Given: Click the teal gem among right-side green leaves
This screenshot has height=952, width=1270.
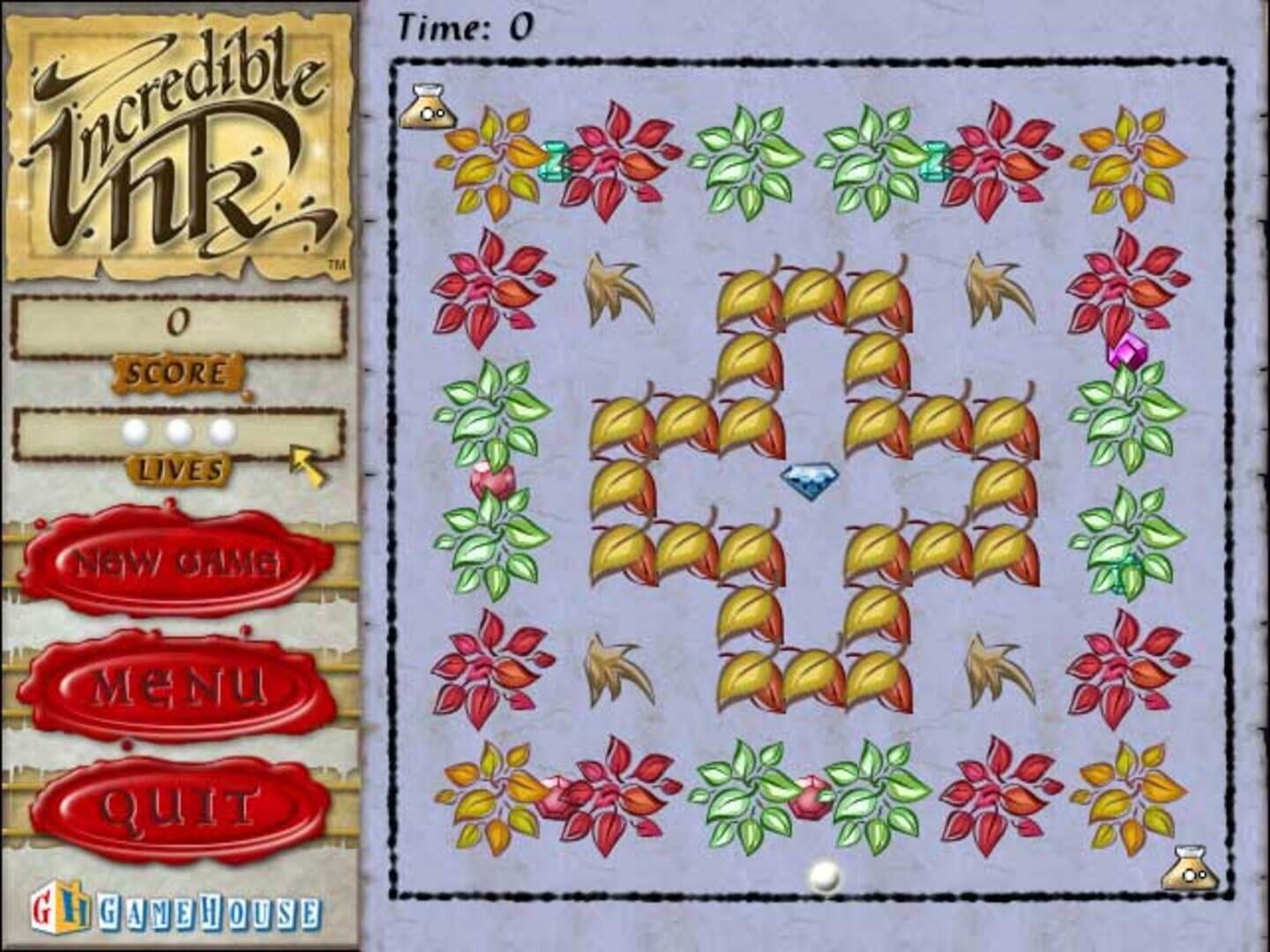Looking at the screenshot, I should tap(1121, 570).
